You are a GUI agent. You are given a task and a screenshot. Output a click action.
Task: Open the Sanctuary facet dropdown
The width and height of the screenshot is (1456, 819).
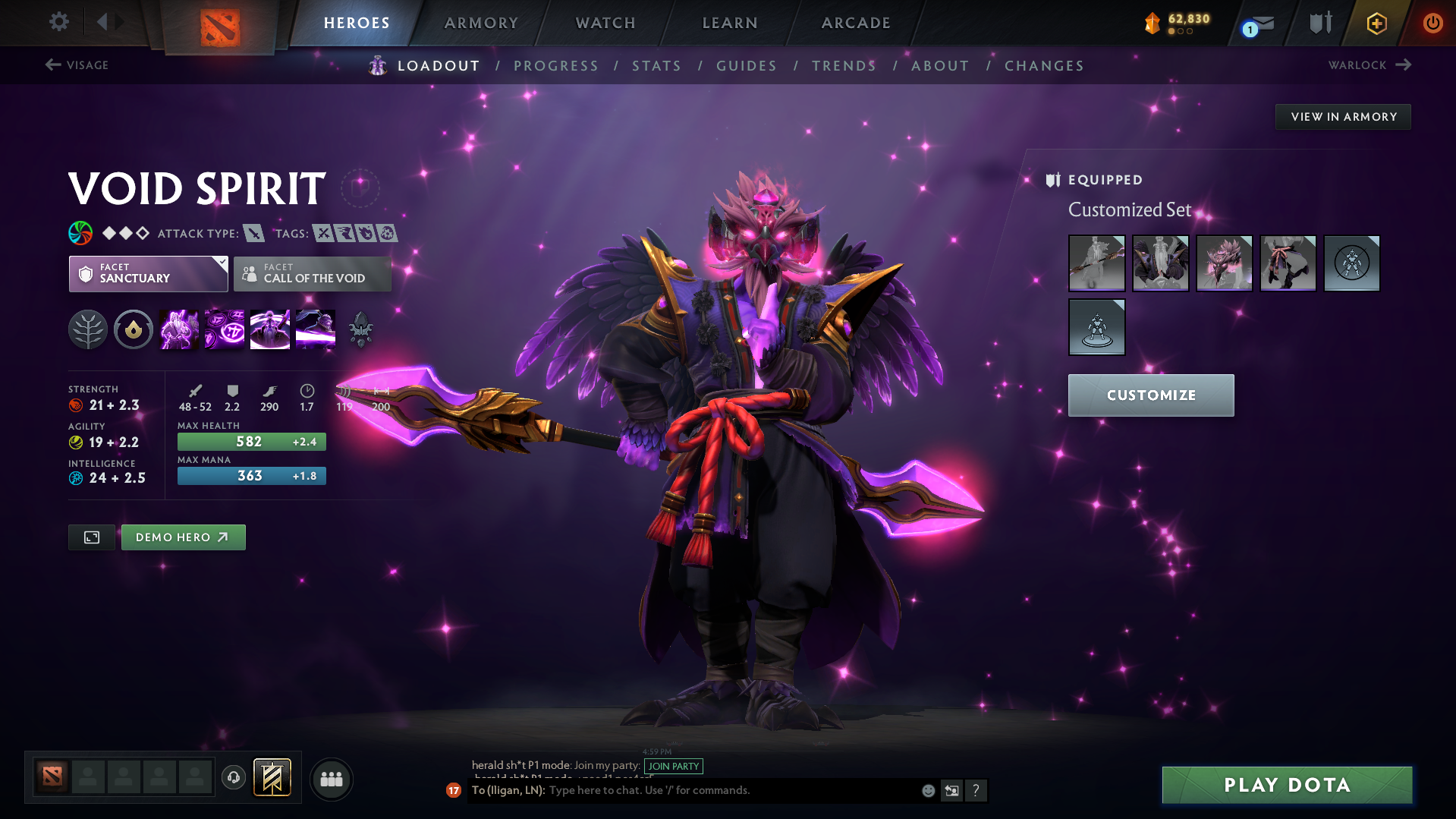[148, 274]
